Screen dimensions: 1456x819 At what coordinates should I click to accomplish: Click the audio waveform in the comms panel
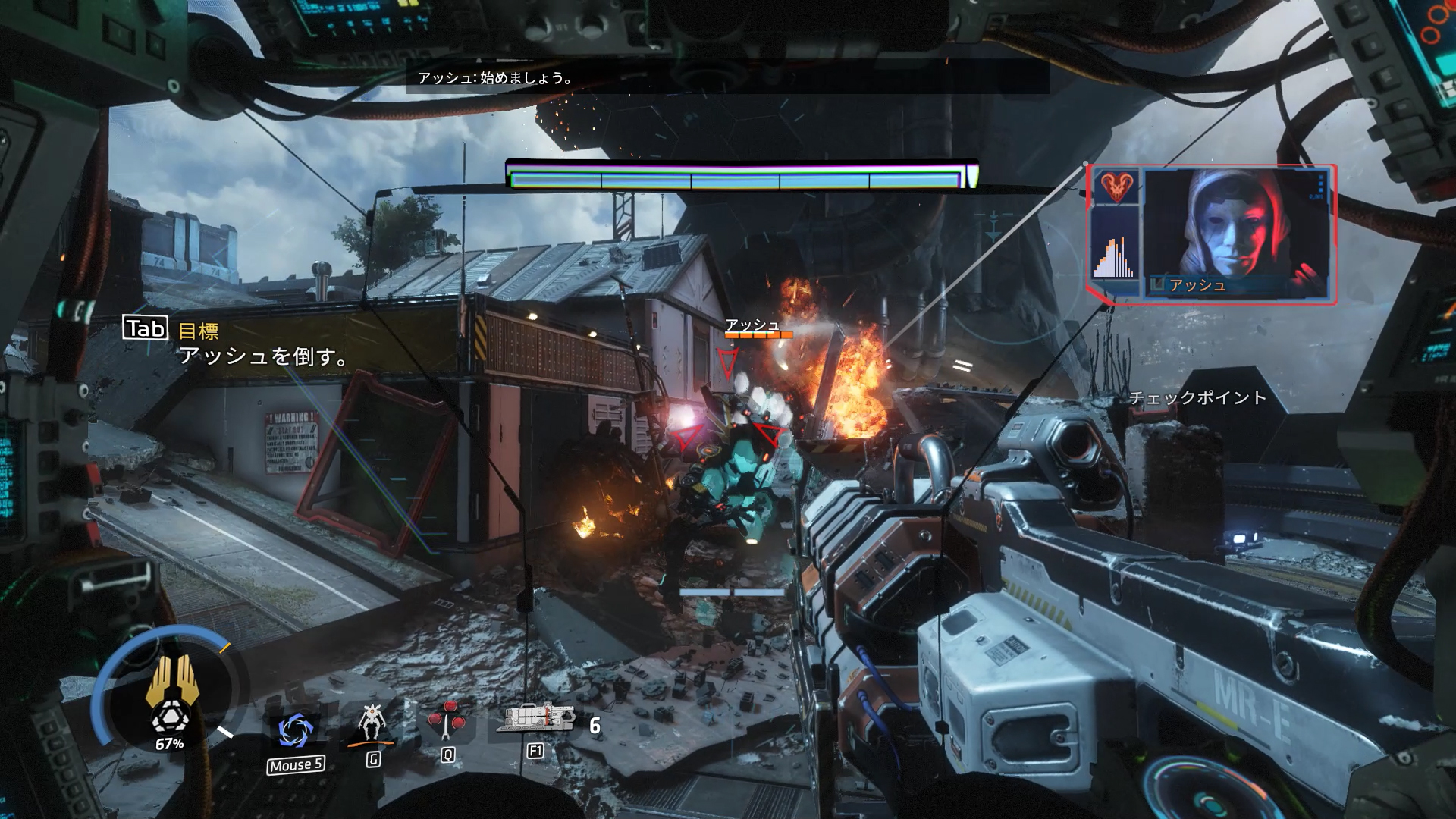[x=1114, y=258]
